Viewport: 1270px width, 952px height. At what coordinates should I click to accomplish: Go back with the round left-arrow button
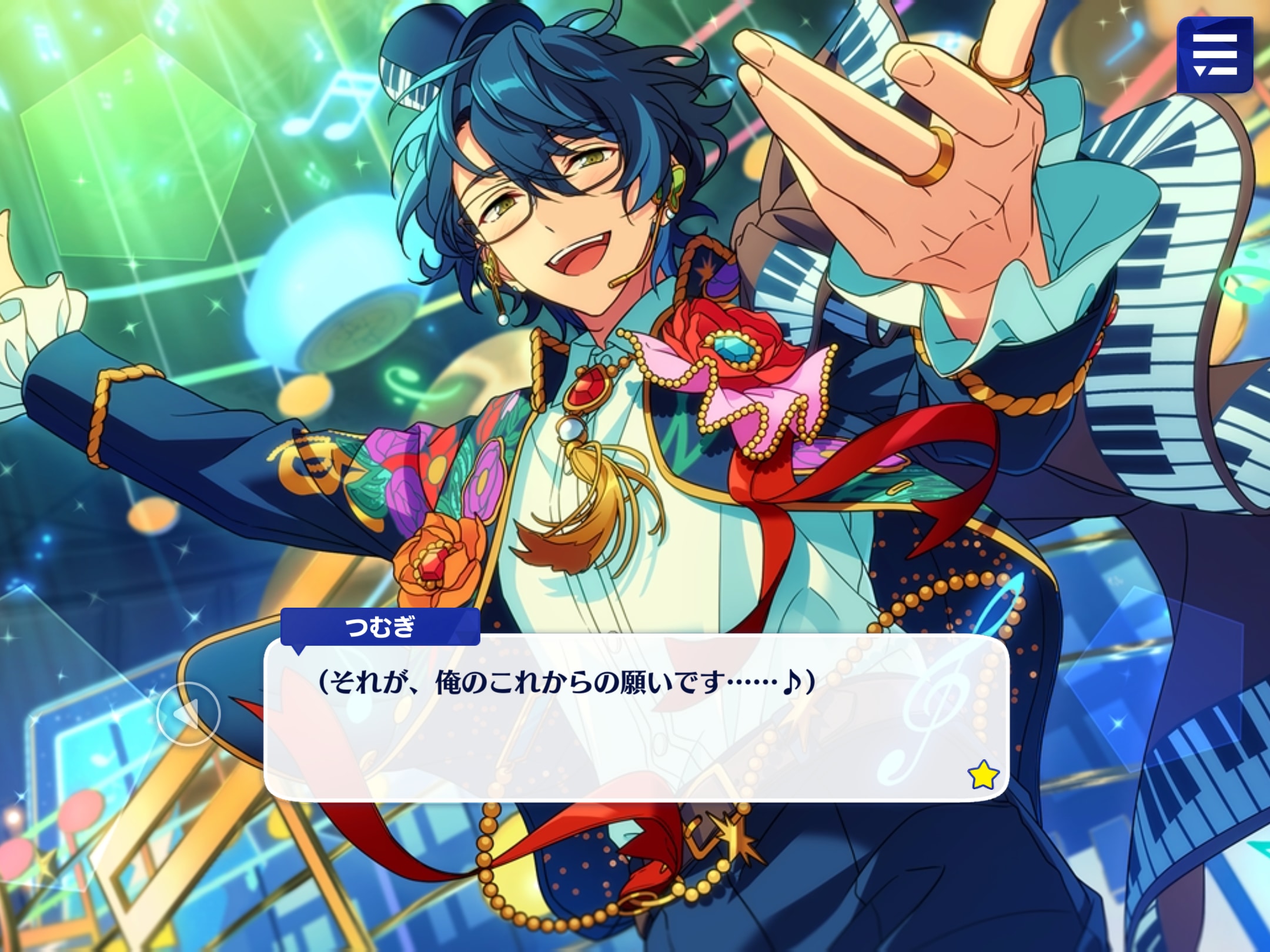coord(188,714)
